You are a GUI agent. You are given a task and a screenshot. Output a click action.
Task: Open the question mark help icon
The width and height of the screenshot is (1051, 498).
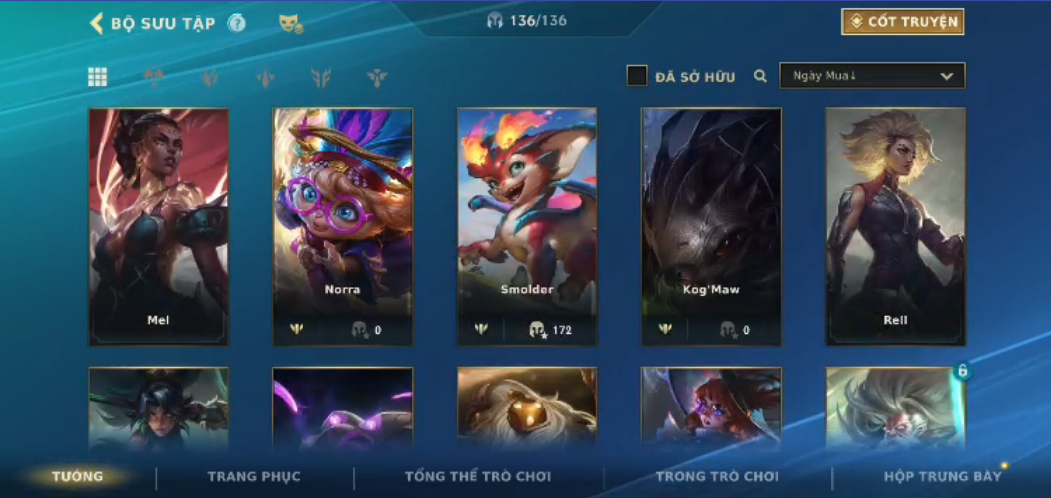tap(236, 23)
